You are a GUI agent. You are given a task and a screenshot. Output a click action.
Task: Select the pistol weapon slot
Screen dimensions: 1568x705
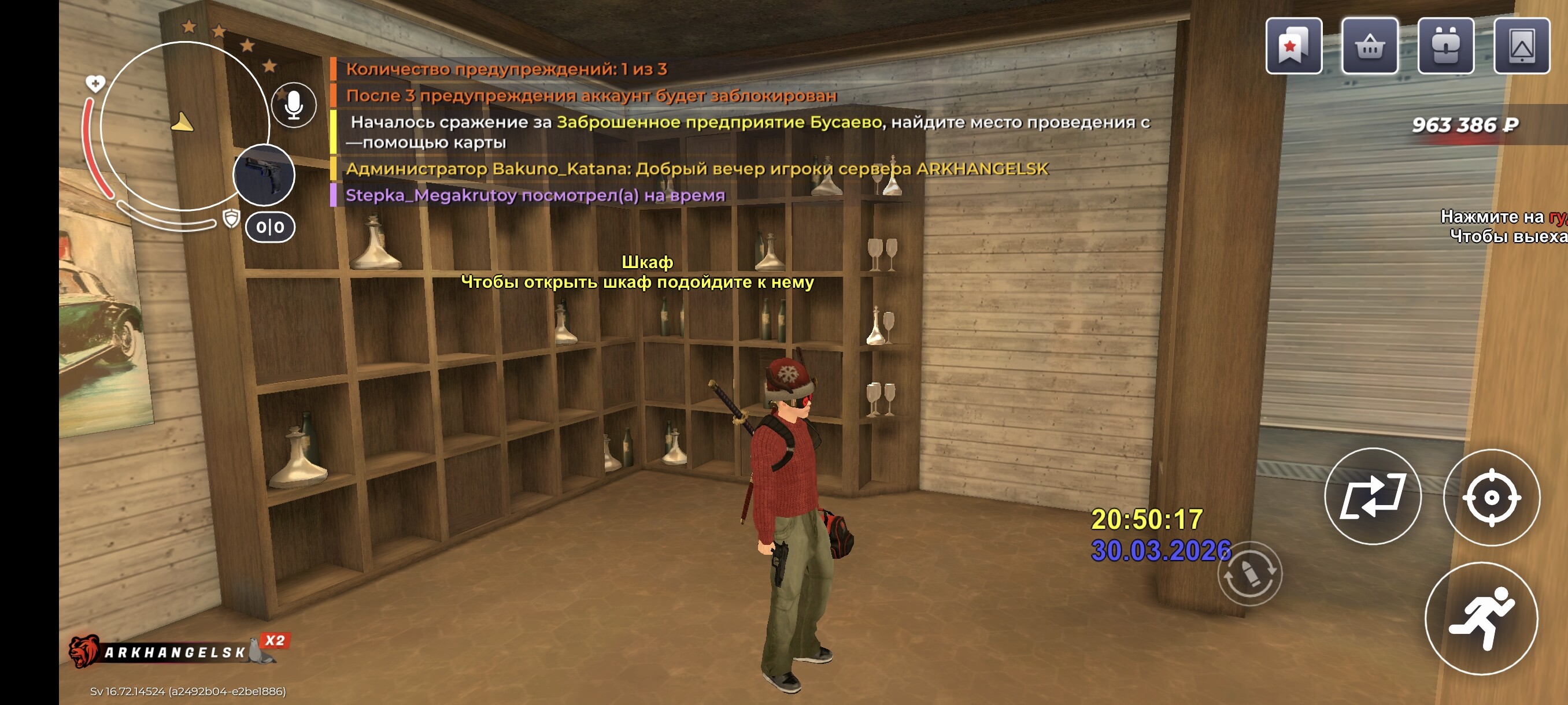pyautogui.click(x=264, y=175)
